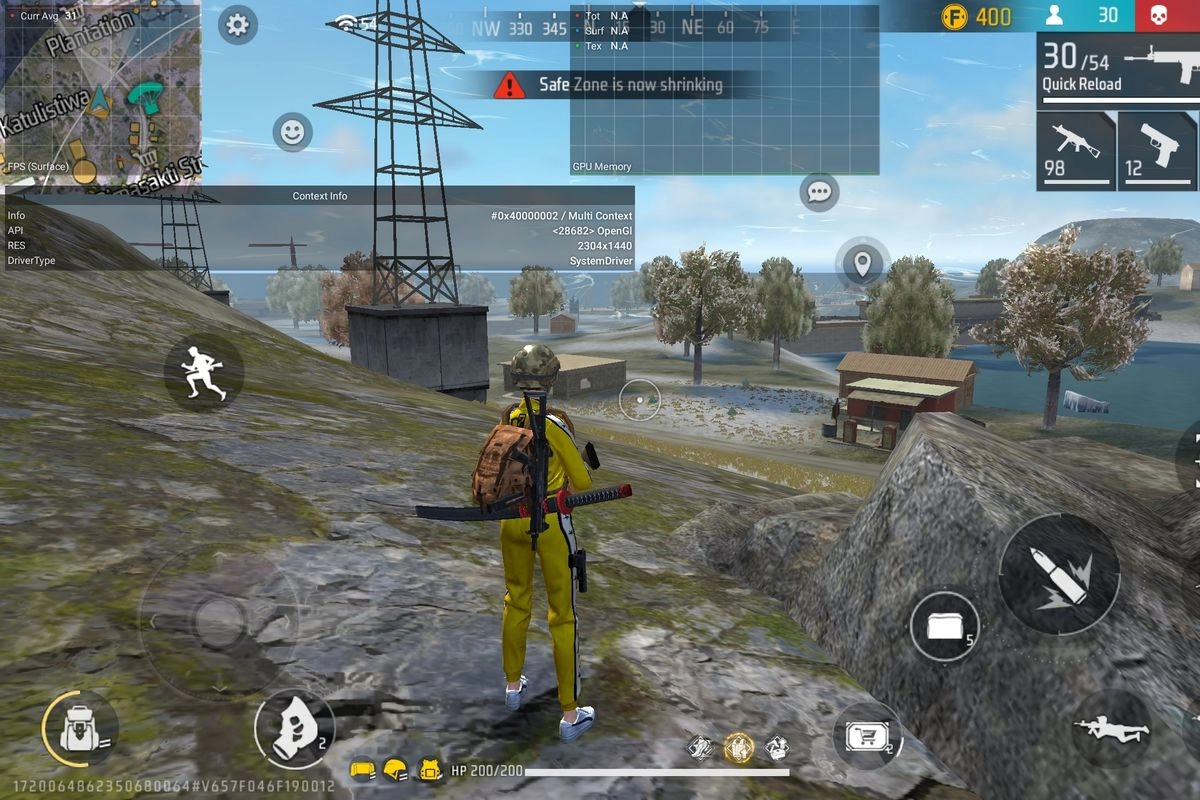This screenshot has width=1200, height=800.
Task: Place a map marker with pin button
Action: (862, 264)
